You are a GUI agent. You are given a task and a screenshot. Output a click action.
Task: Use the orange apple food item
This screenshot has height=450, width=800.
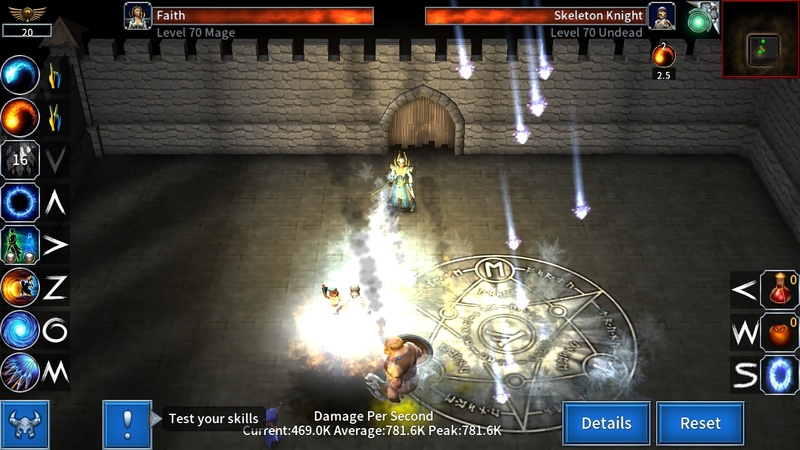click(779, 332)
